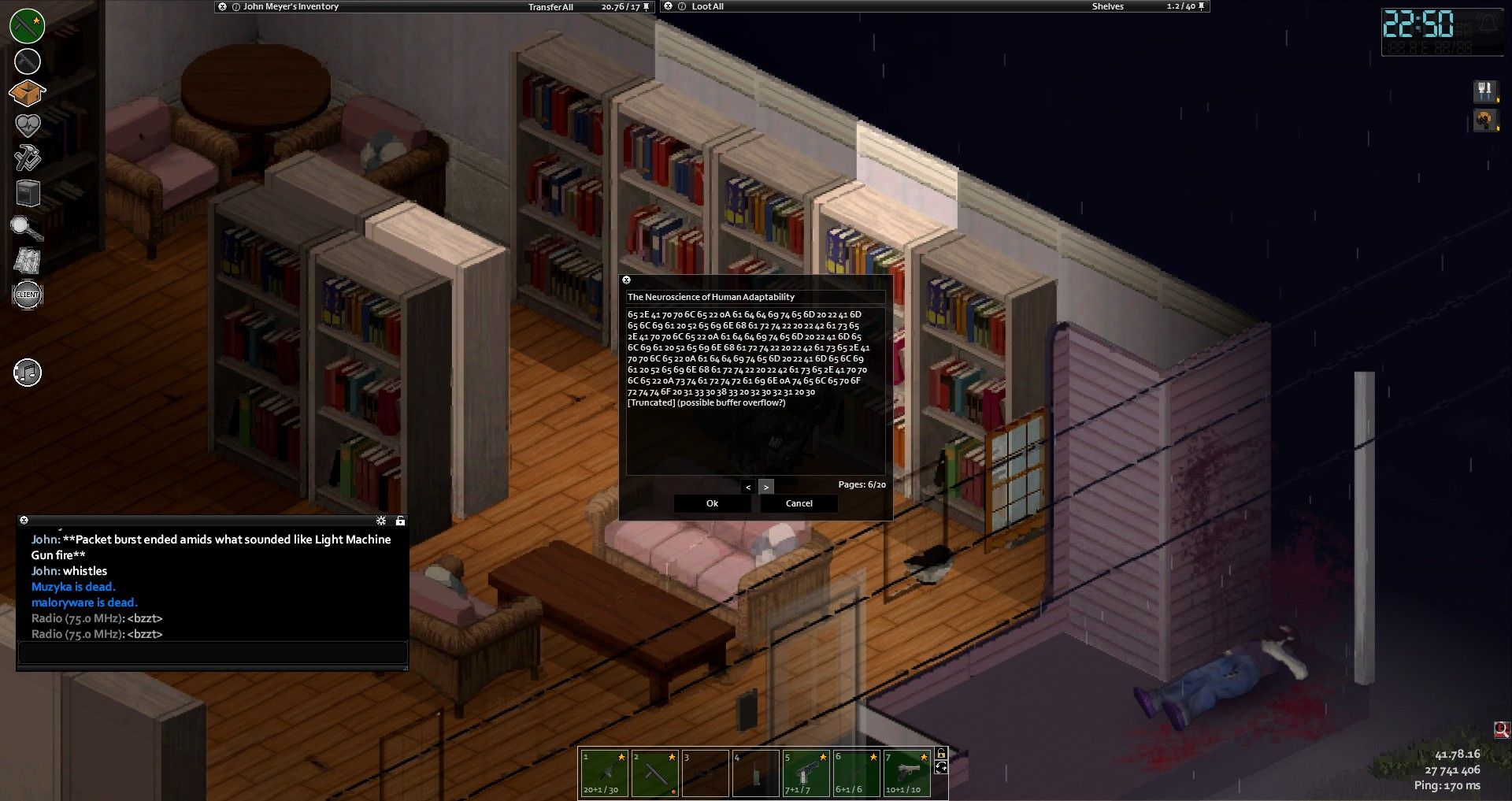Screen dimensions: 1512x801
Task: Select the pistol in hotbar slot 7
Action: point(907,773)
